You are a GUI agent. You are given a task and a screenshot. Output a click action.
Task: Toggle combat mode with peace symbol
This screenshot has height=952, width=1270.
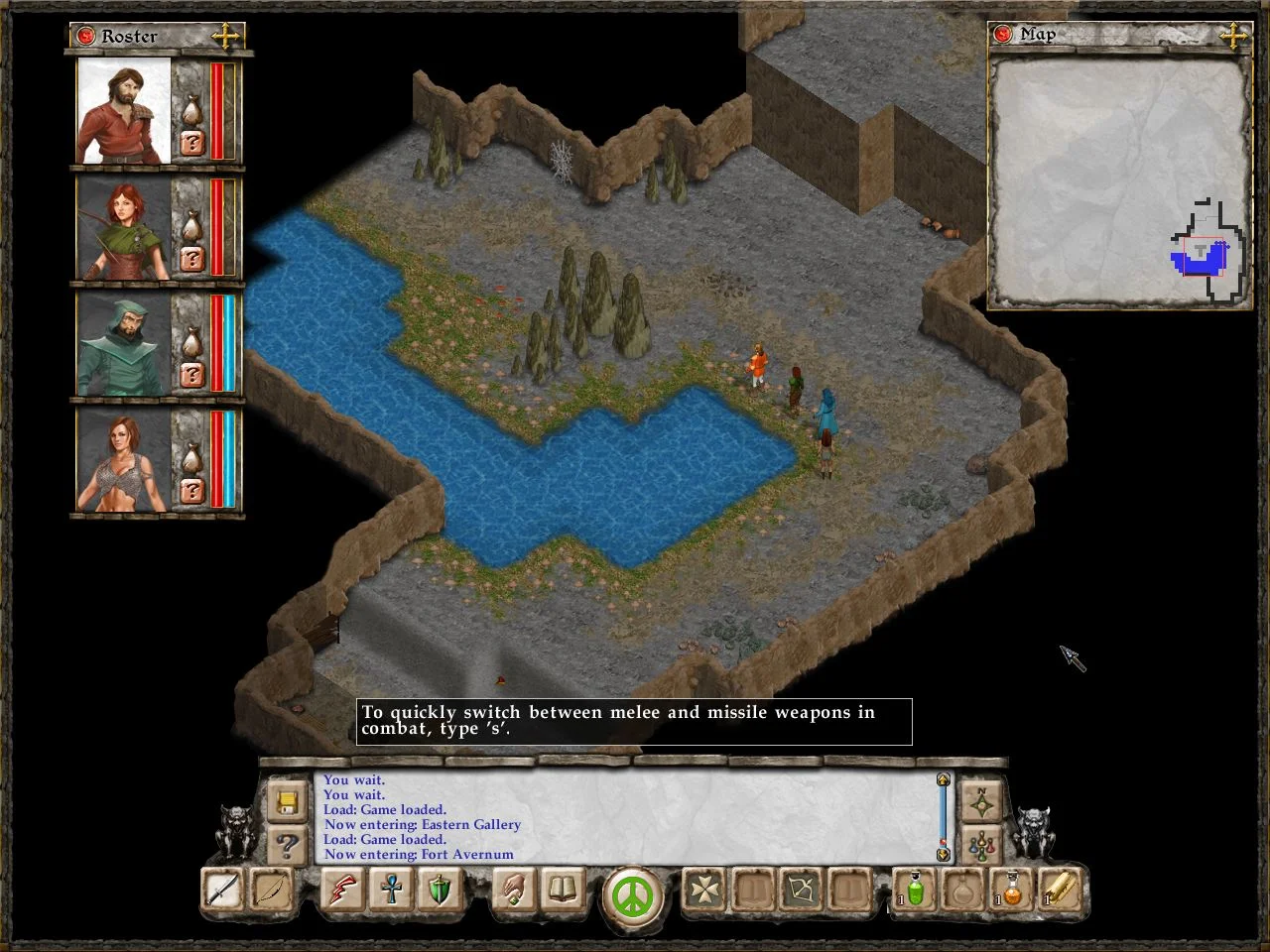tap(633, 895)
